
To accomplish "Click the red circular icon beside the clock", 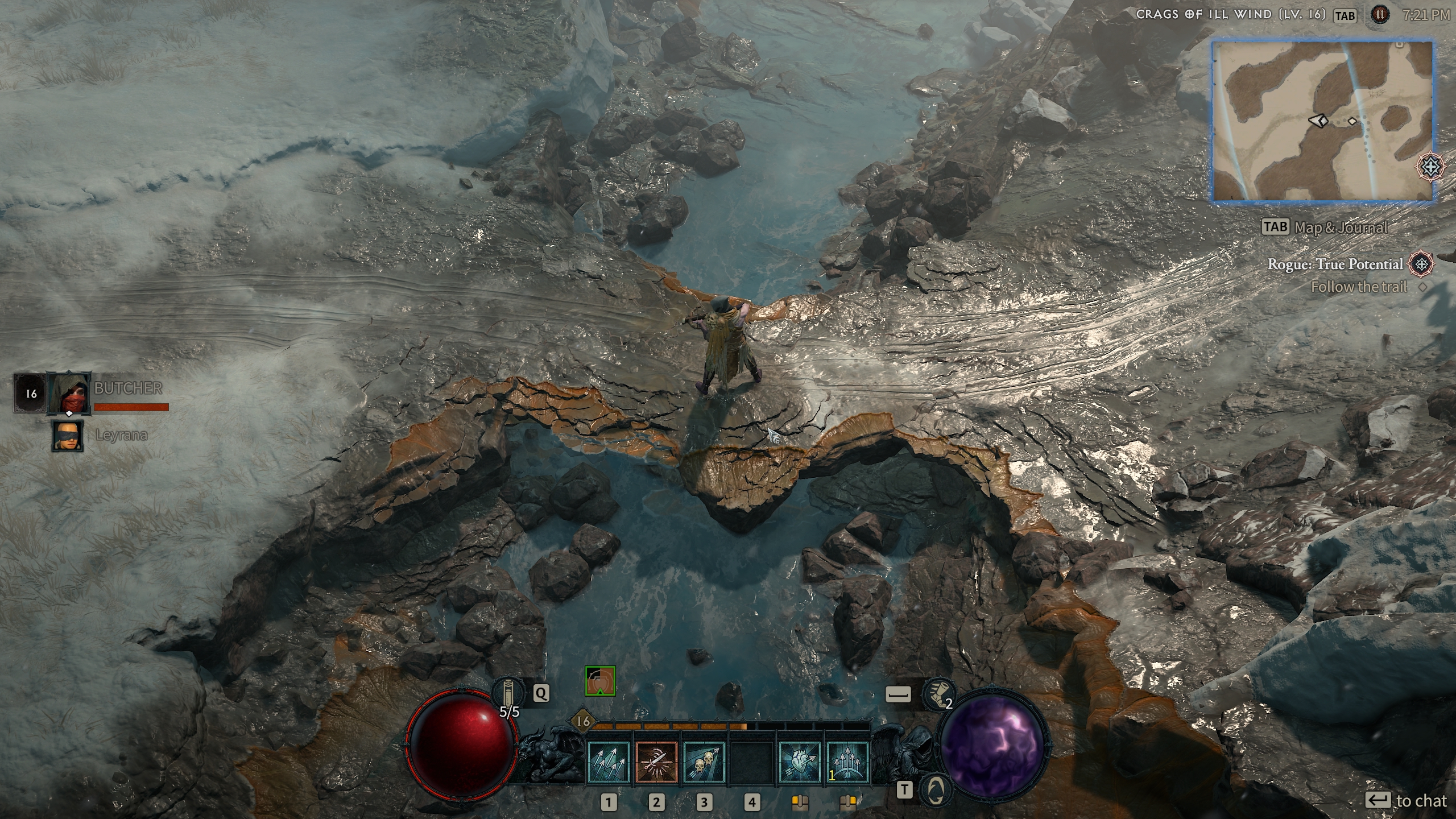I will point(1379,15).
